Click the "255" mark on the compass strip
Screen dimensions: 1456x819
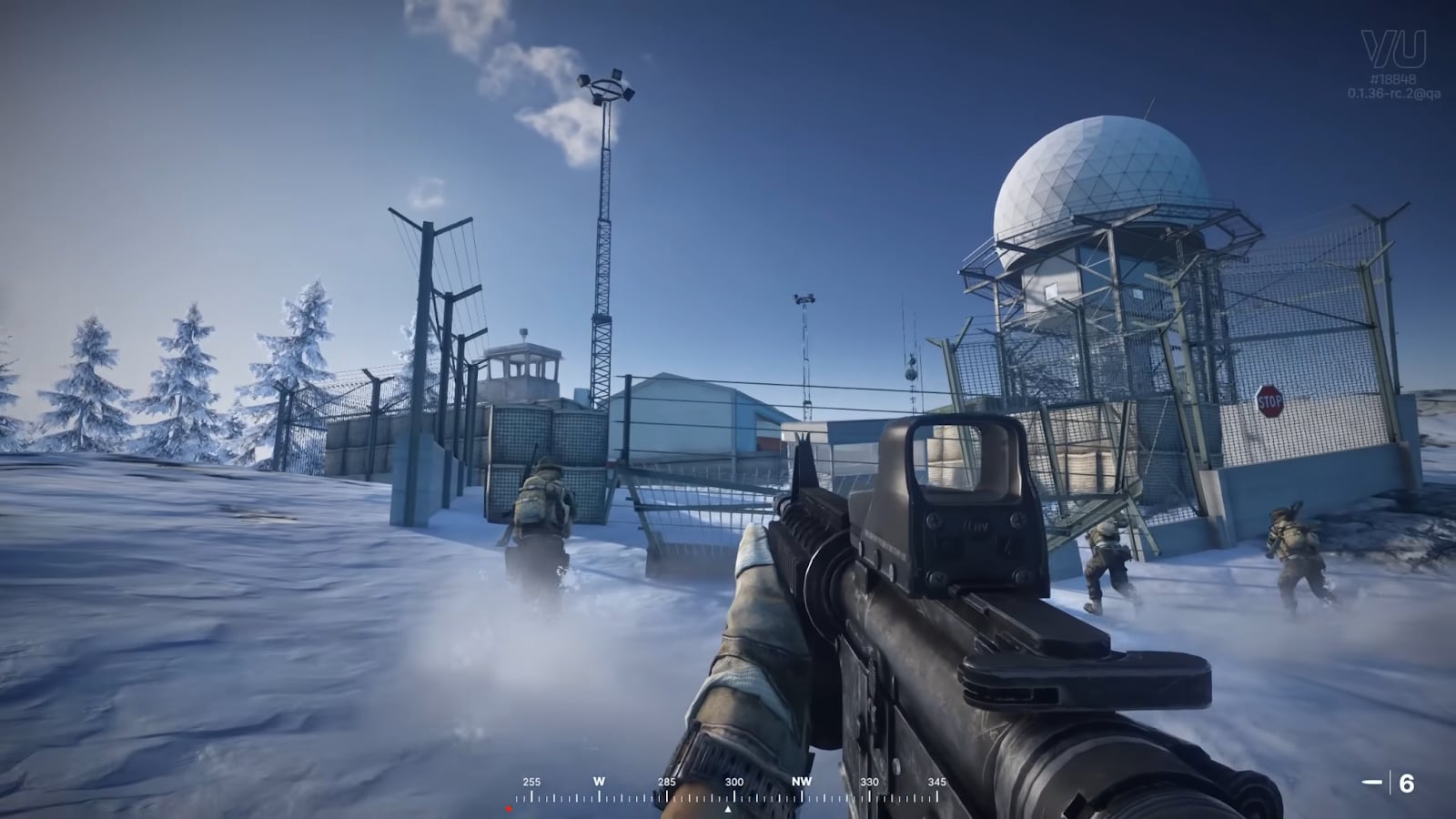[531, 780]
